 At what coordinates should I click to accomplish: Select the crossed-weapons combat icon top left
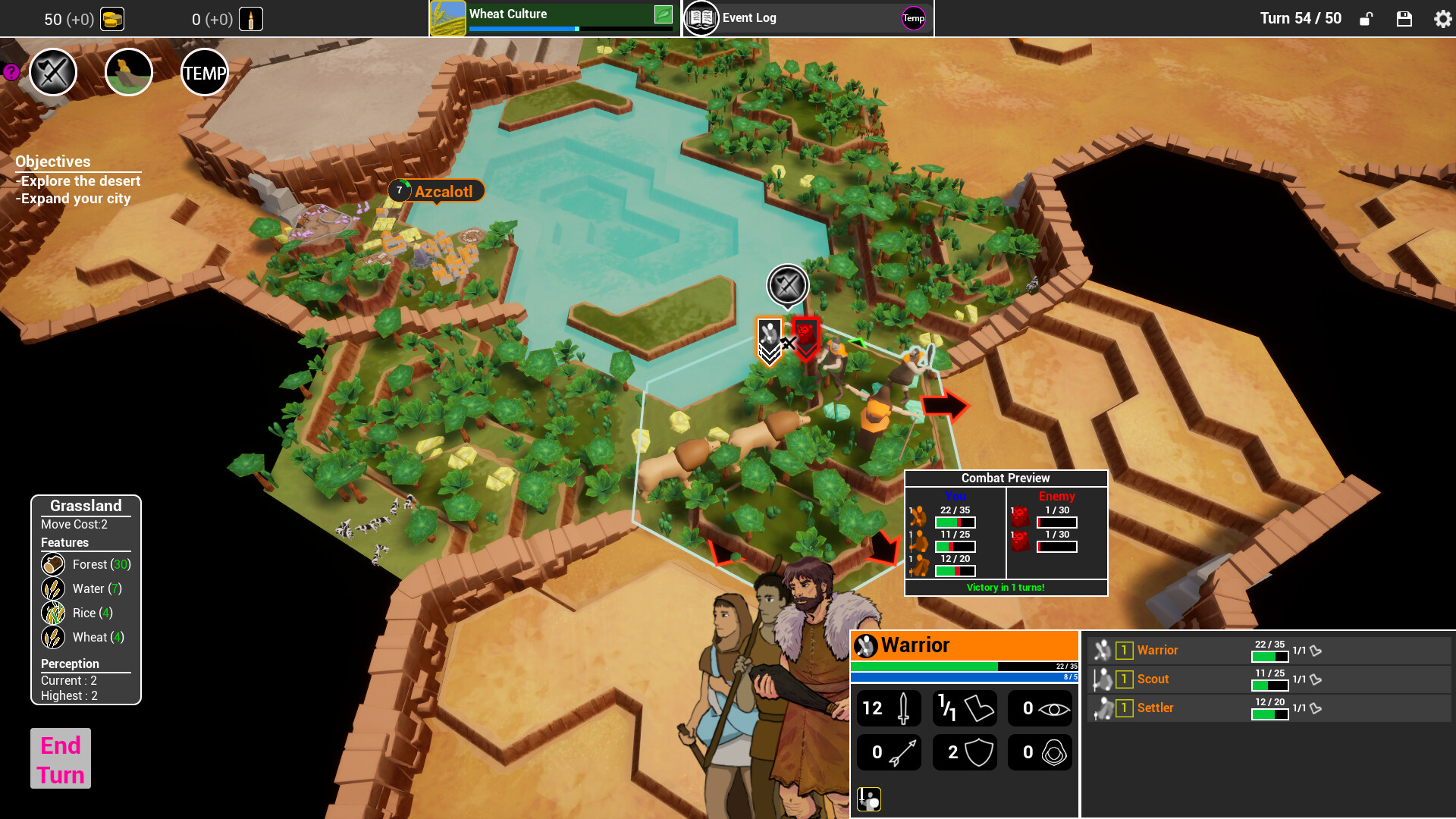[52, 72]
